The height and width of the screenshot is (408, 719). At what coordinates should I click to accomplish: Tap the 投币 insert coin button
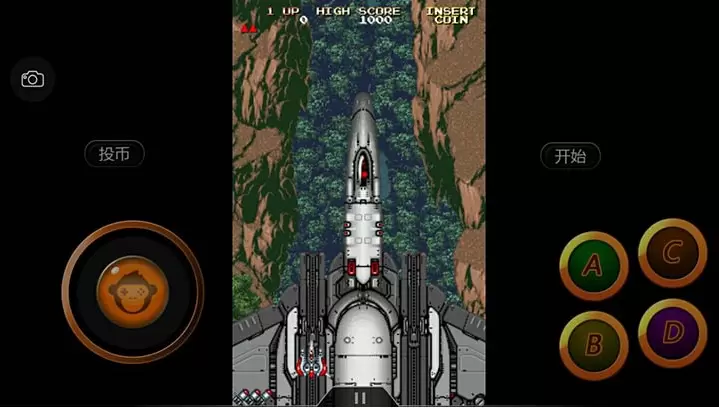tap(114, 154)
